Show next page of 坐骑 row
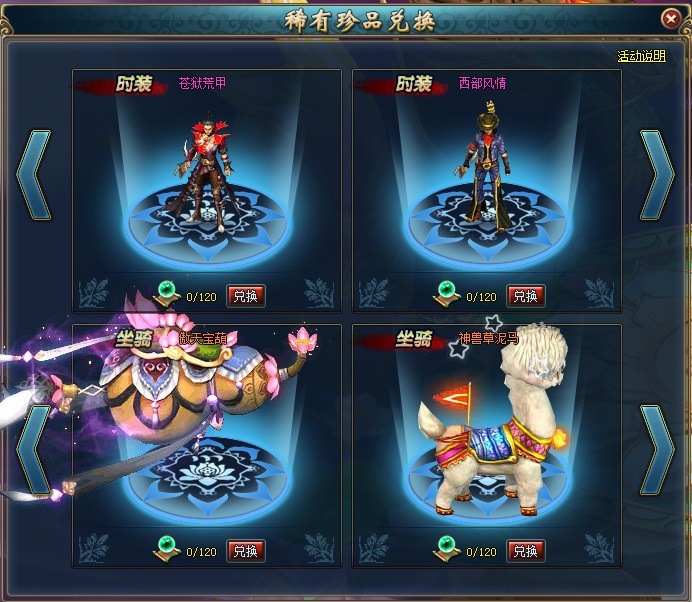Image resolution: width=692 pixels, height=602 pixels. [657, 449]
